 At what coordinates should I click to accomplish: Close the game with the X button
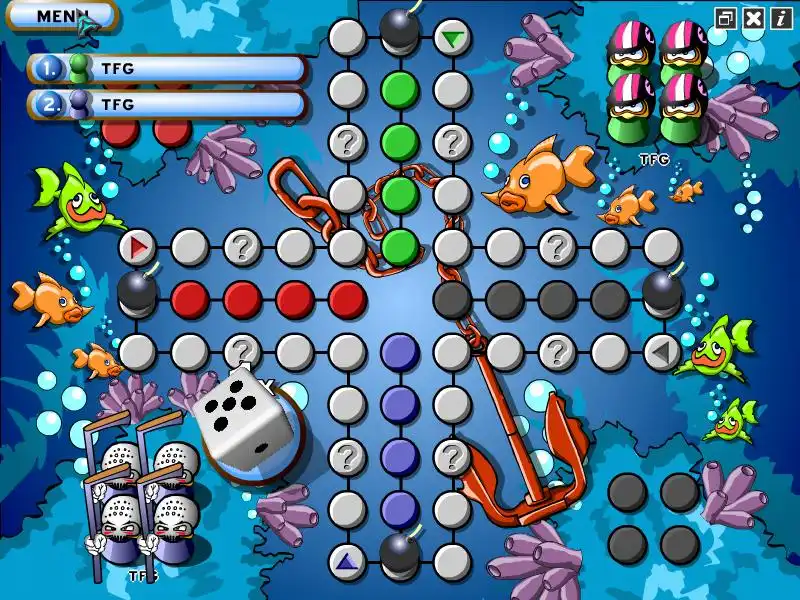click(x=754, y=17)
